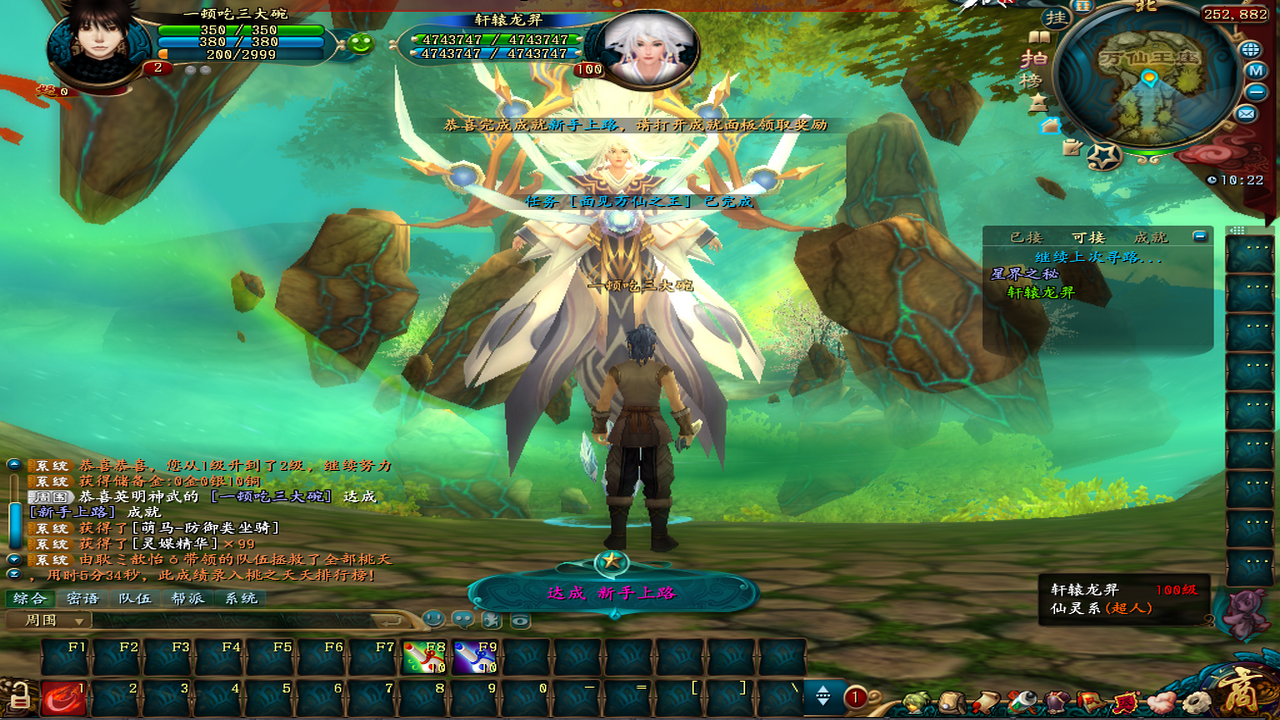Switch quest tracker to the 已接 tab

1026,237
